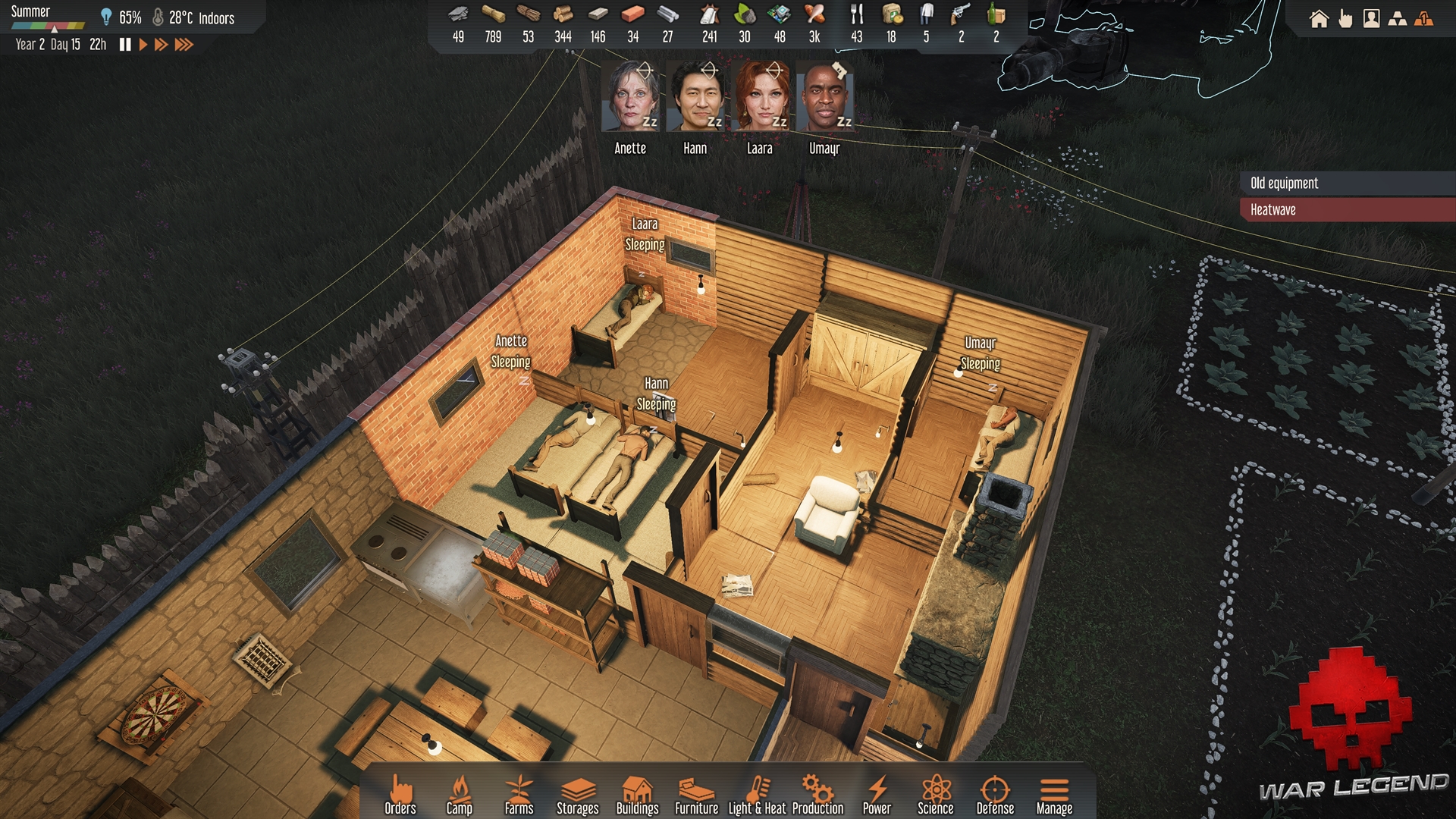1456x819 pixels.
Task: Open the Furniture menu
Action: (696, 795)
